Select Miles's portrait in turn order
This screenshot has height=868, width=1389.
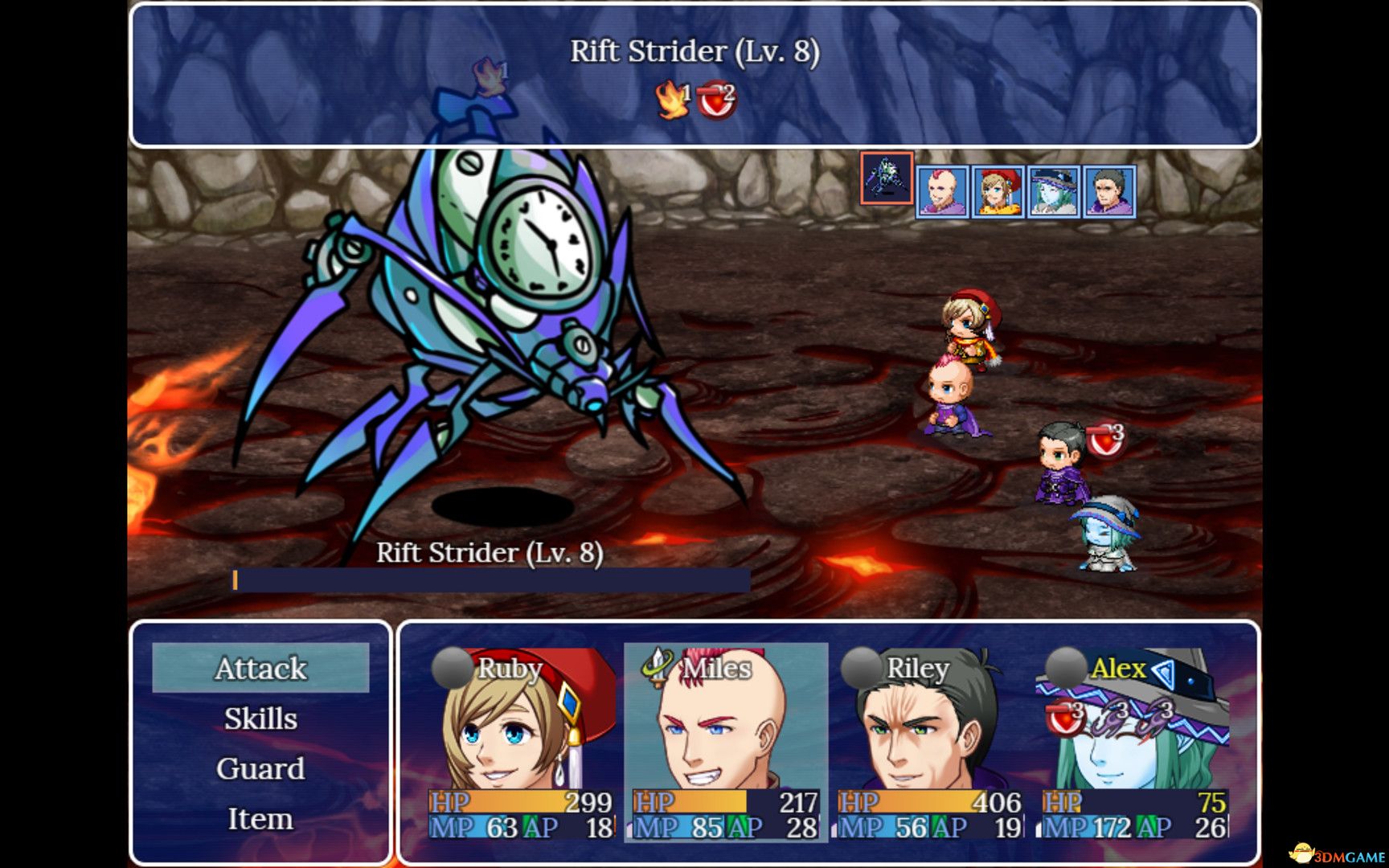point(943,192)
